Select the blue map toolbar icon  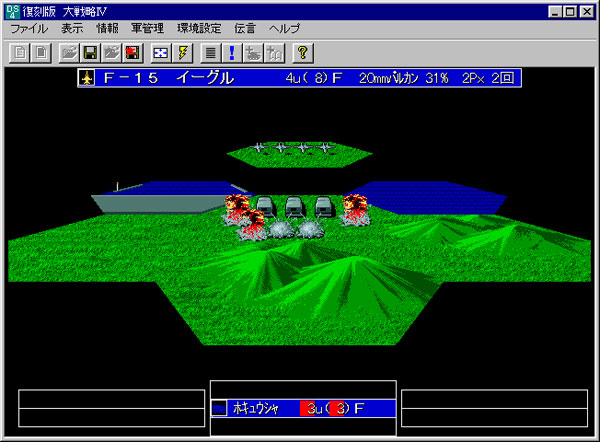(x=161, y=52)
